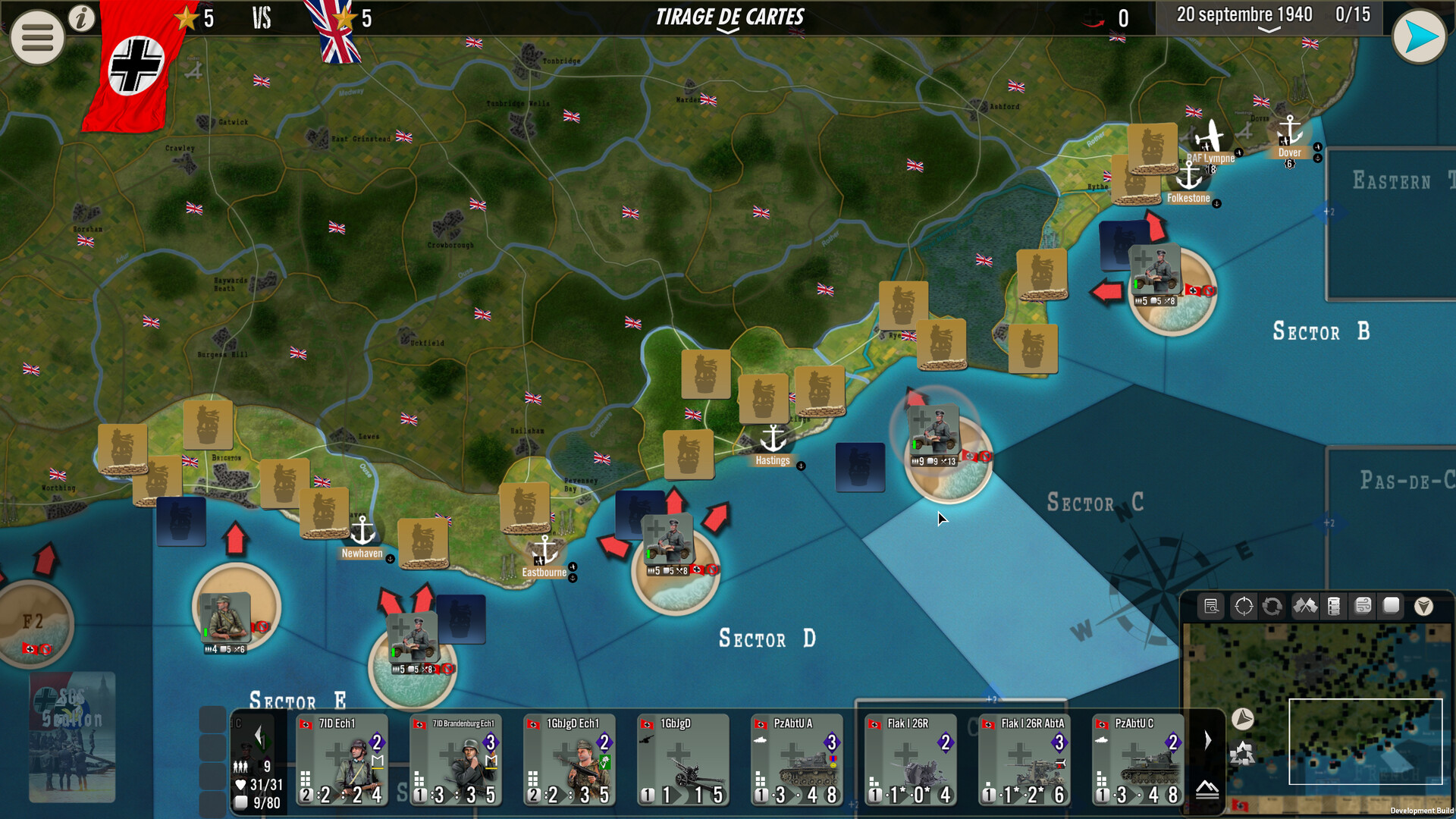Select the PzAbtU C tank card

click(1138, 760)
